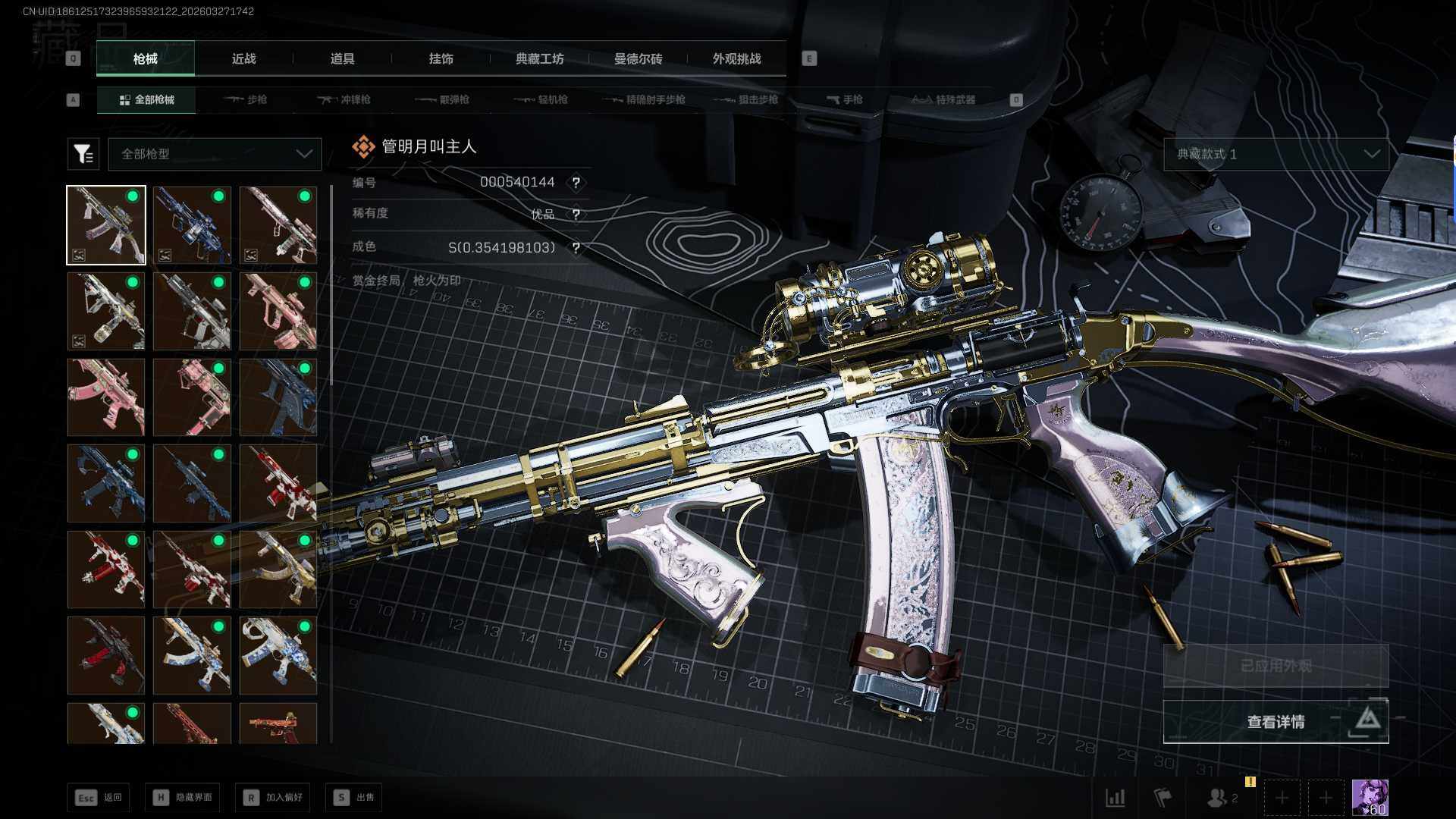
Task: Click the 查看详情 view details button
Action: pyautogui.click(x=1276, y=721)
